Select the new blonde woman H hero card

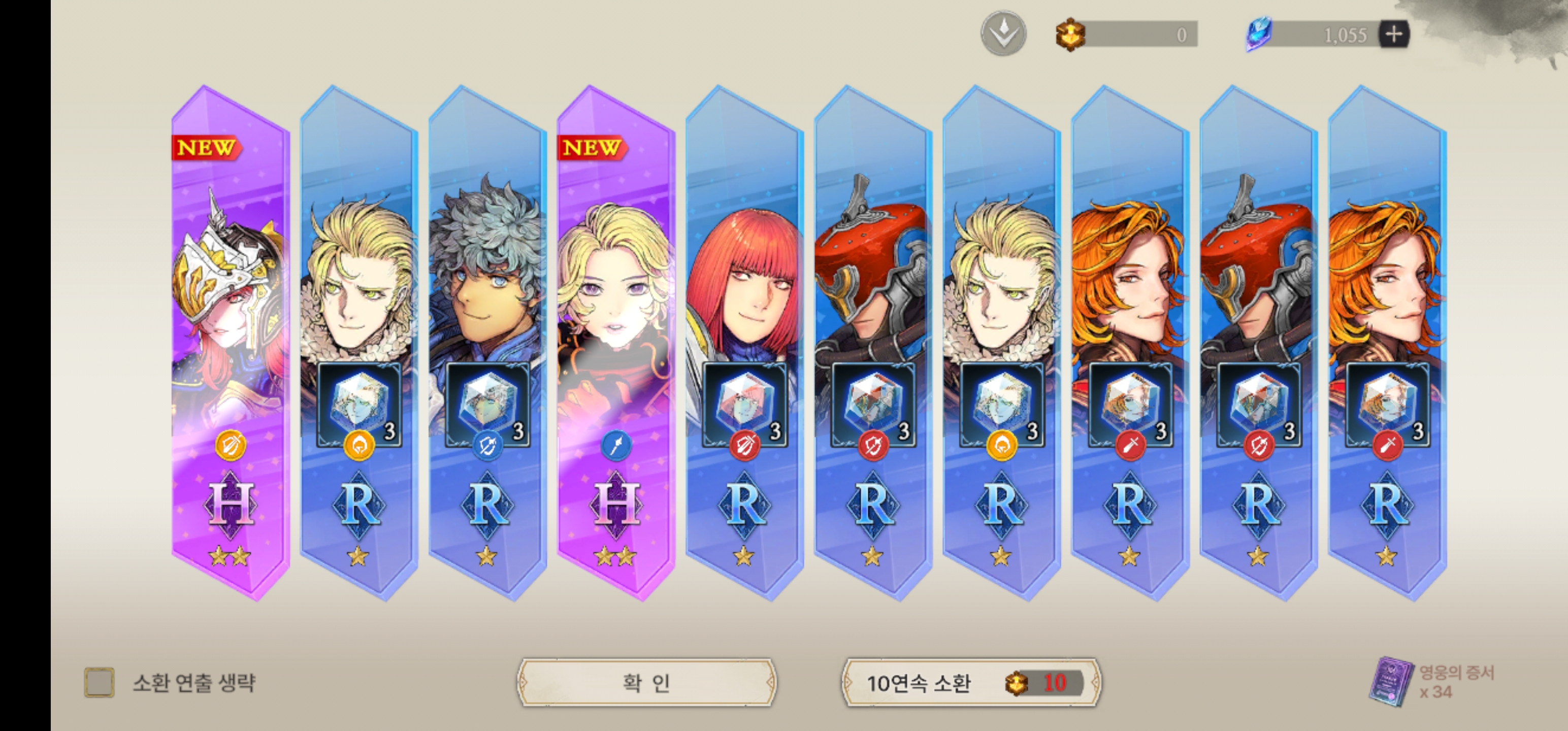(615, 341)
